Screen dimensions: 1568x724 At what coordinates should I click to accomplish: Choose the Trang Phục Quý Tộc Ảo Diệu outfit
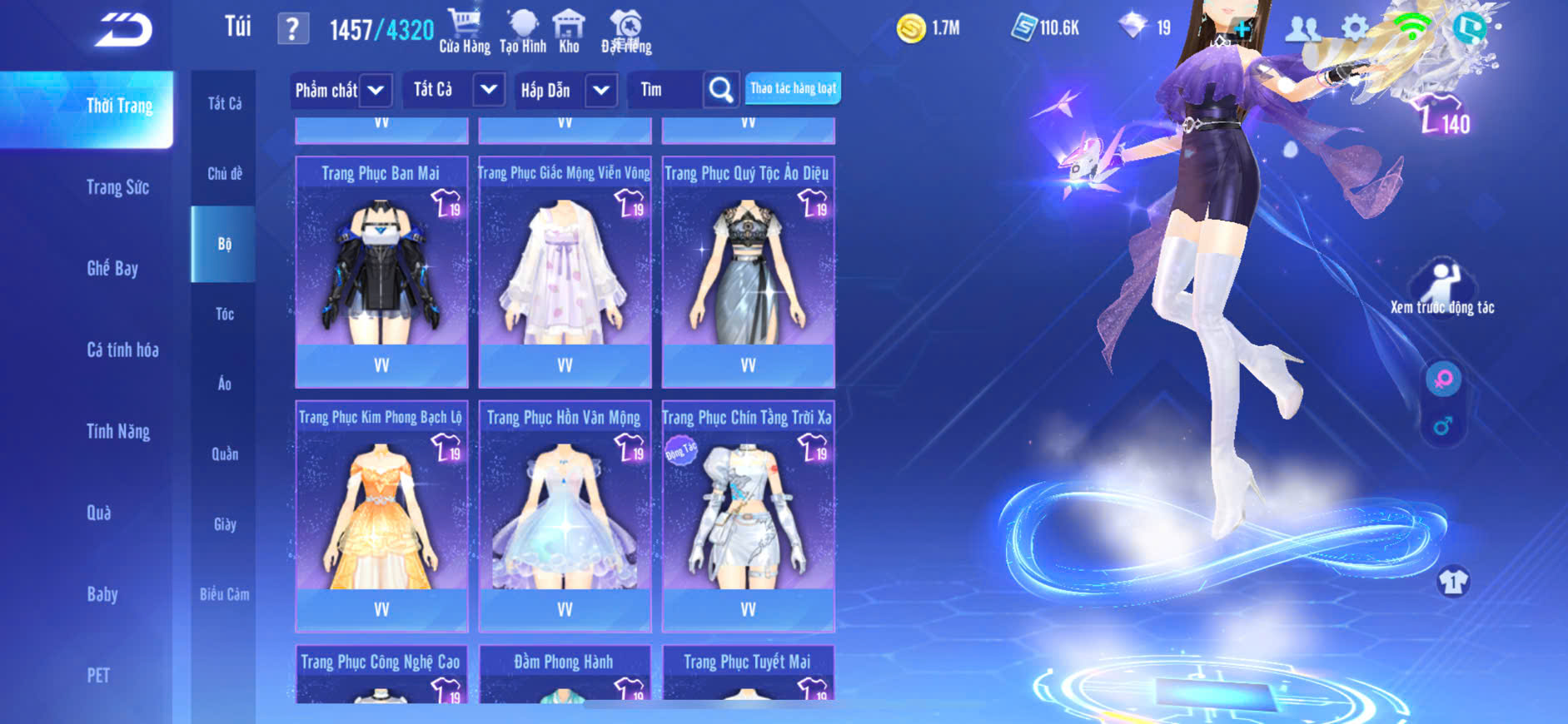tap(748, 271)
